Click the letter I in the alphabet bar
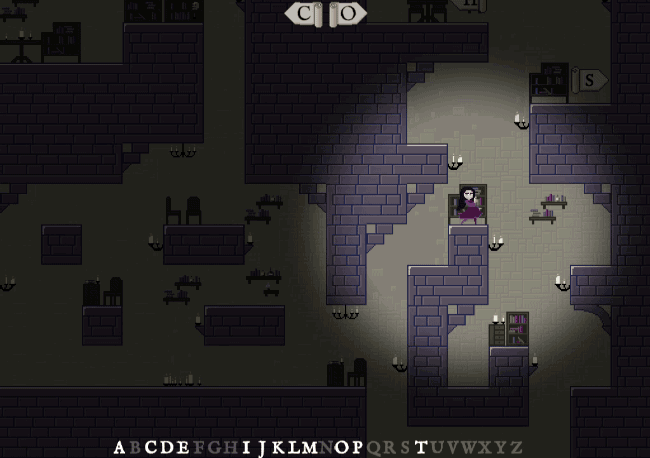 (246, 447)
